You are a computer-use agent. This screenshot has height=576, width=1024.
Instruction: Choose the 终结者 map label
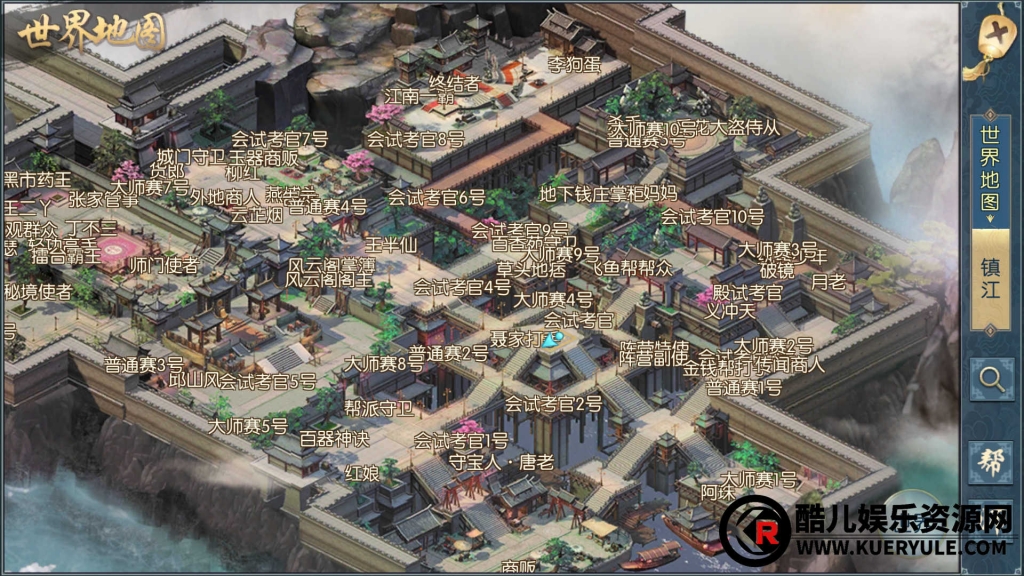pos(454,81)
